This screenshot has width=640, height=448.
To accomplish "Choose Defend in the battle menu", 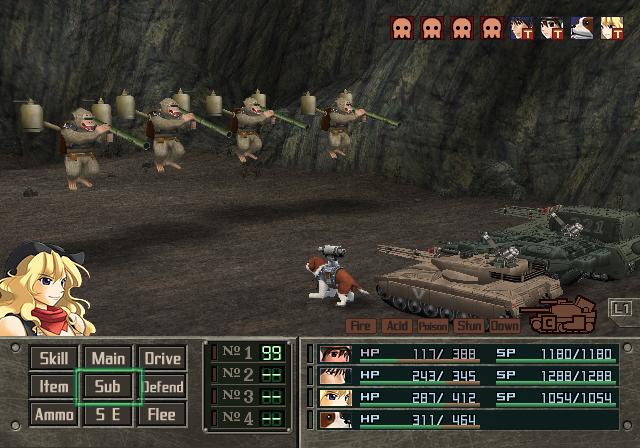I will pyautogui.click(x=162, y=386).
